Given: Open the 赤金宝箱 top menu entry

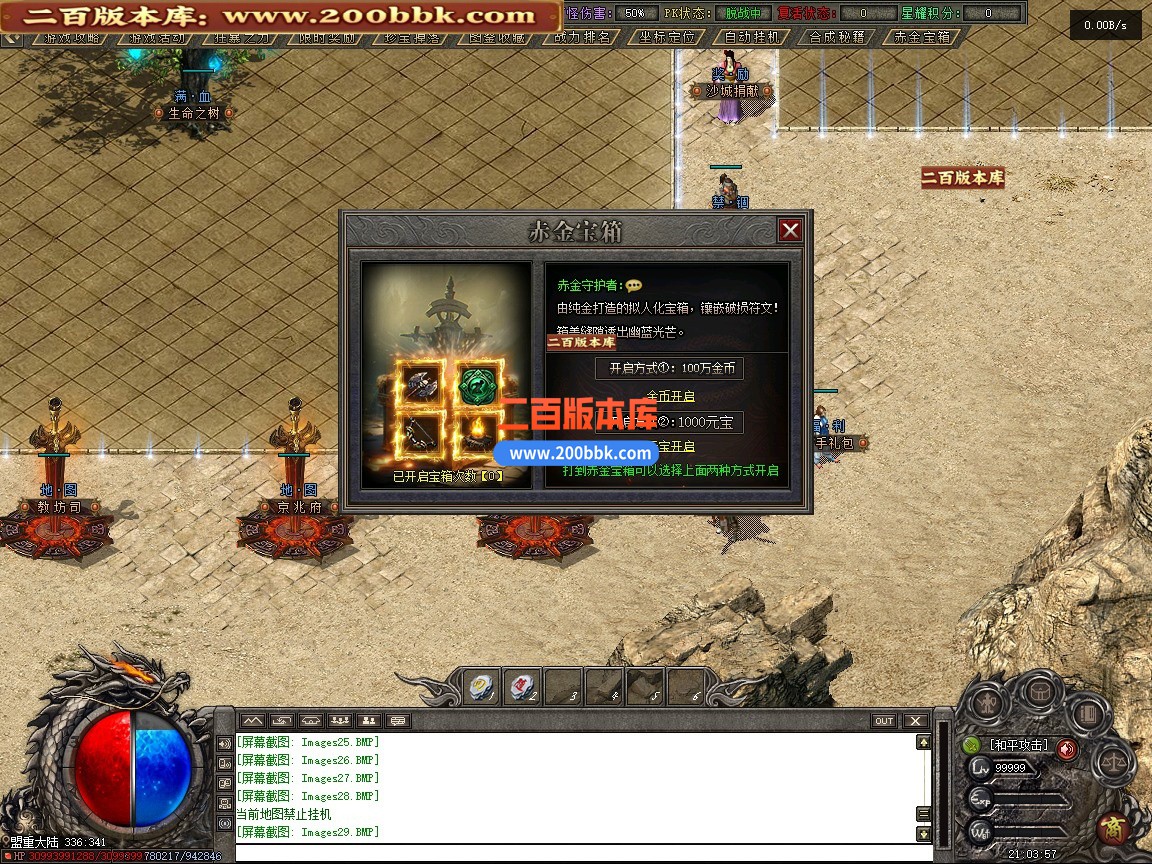Looking at the screenshot, I should click(923, 38).
